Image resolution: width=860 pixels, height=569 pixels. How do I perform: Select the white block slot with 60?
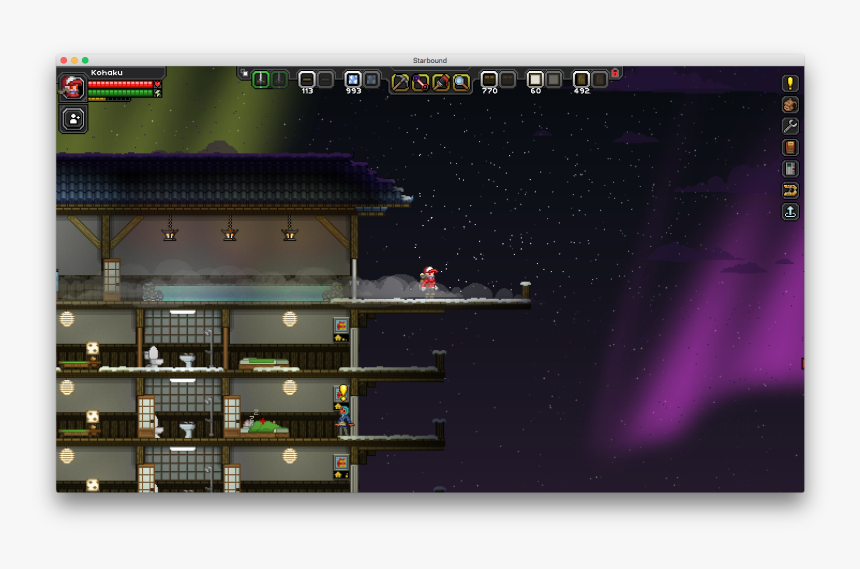(535, 79)
